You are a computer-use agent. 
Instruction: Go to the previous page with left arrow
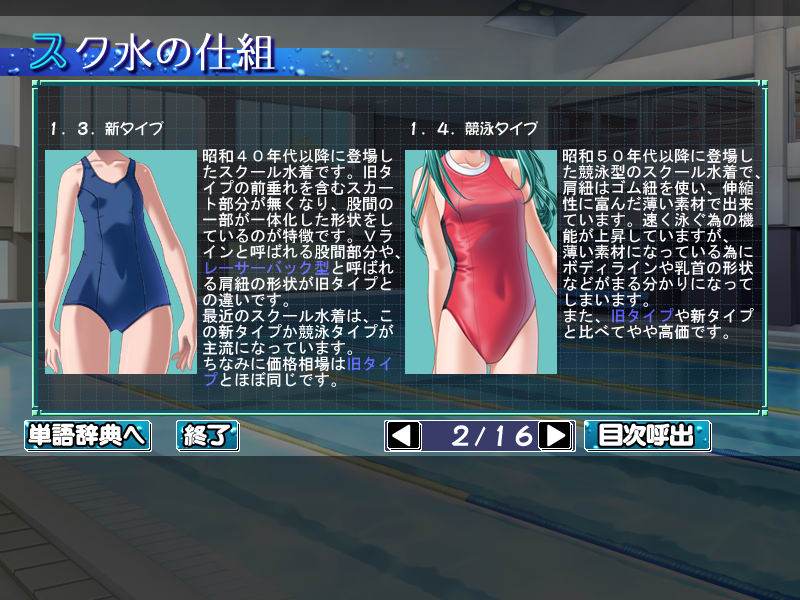click(x=403, y=436)
